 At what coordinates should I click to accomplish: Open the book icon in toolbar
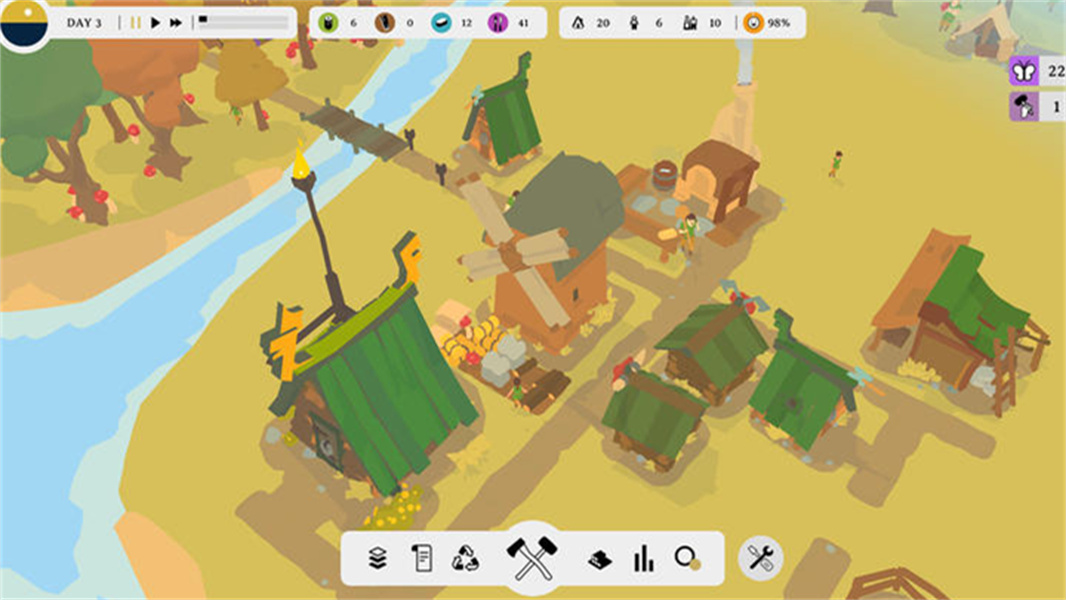[599, 558]
